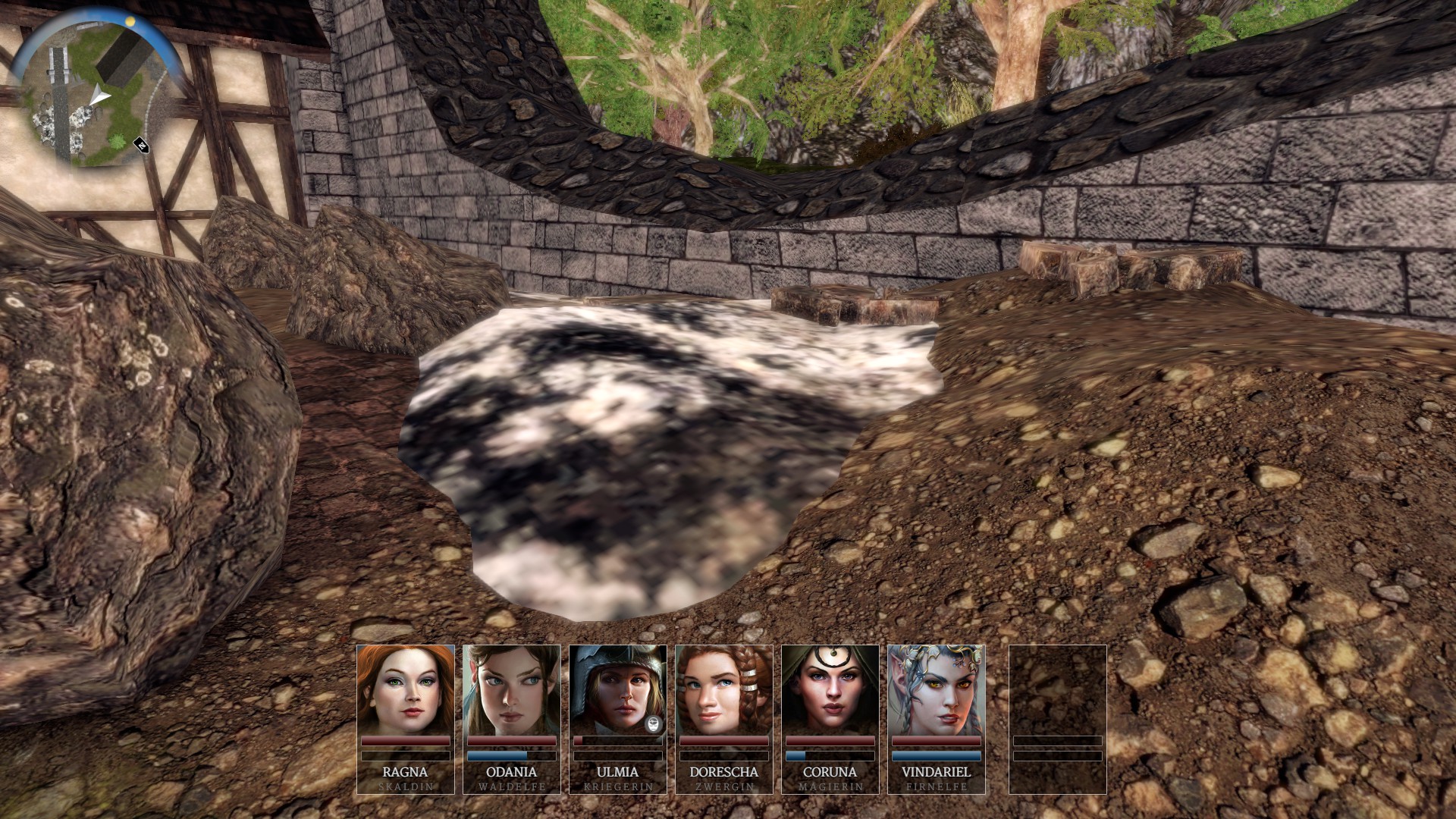Click the north compass marker on minimap

click(x=141, y=144)
